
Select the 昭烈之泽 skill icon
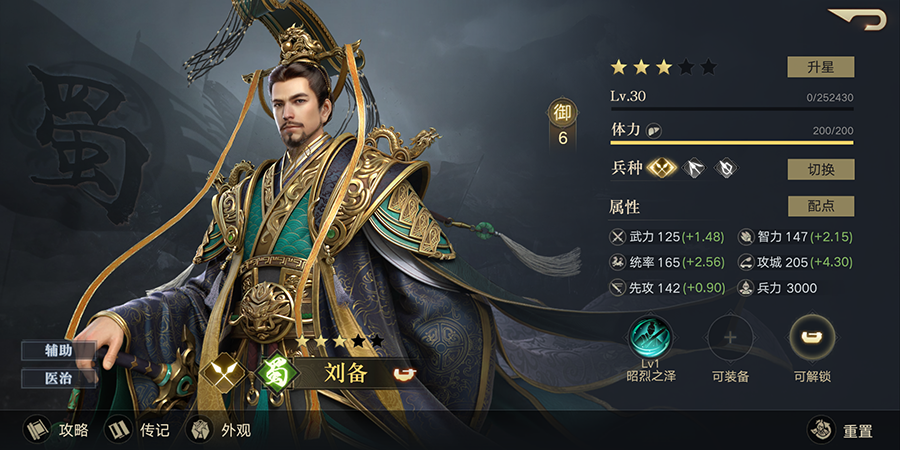point(650,338)
